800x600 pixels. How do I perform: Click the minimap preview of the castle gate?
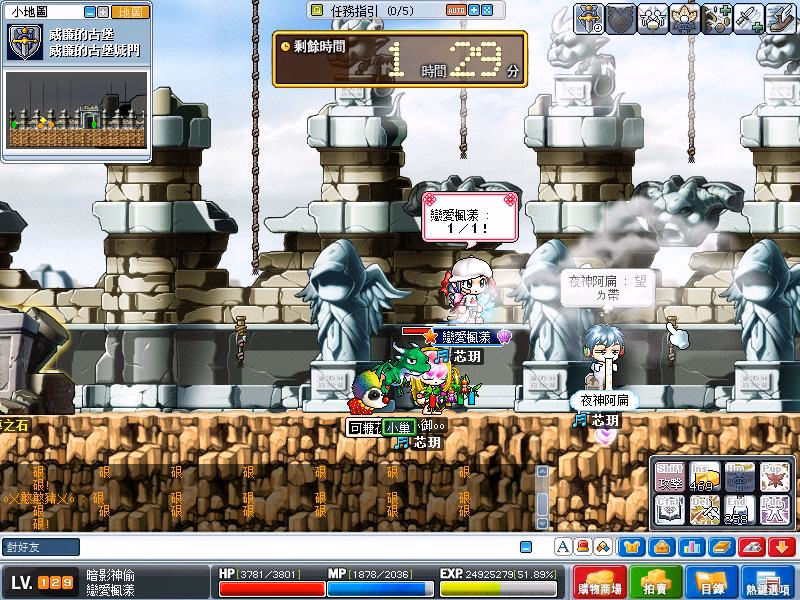click(78, 110)
